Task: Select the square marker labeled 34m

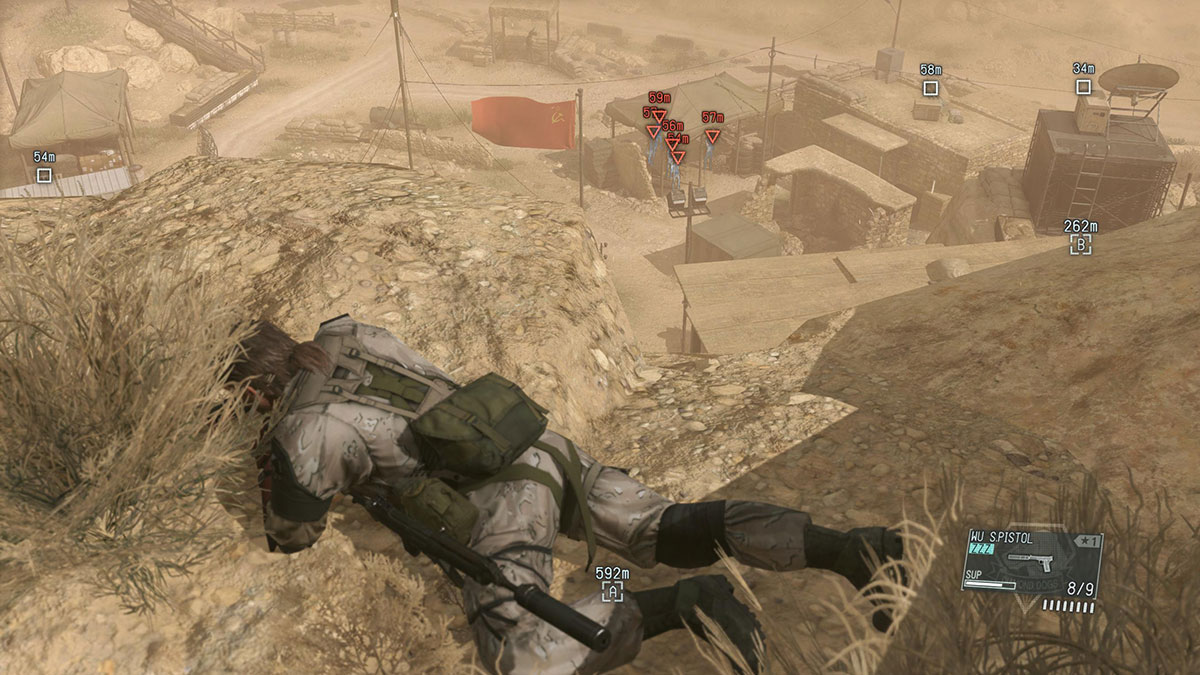Action: (1083, 87)
